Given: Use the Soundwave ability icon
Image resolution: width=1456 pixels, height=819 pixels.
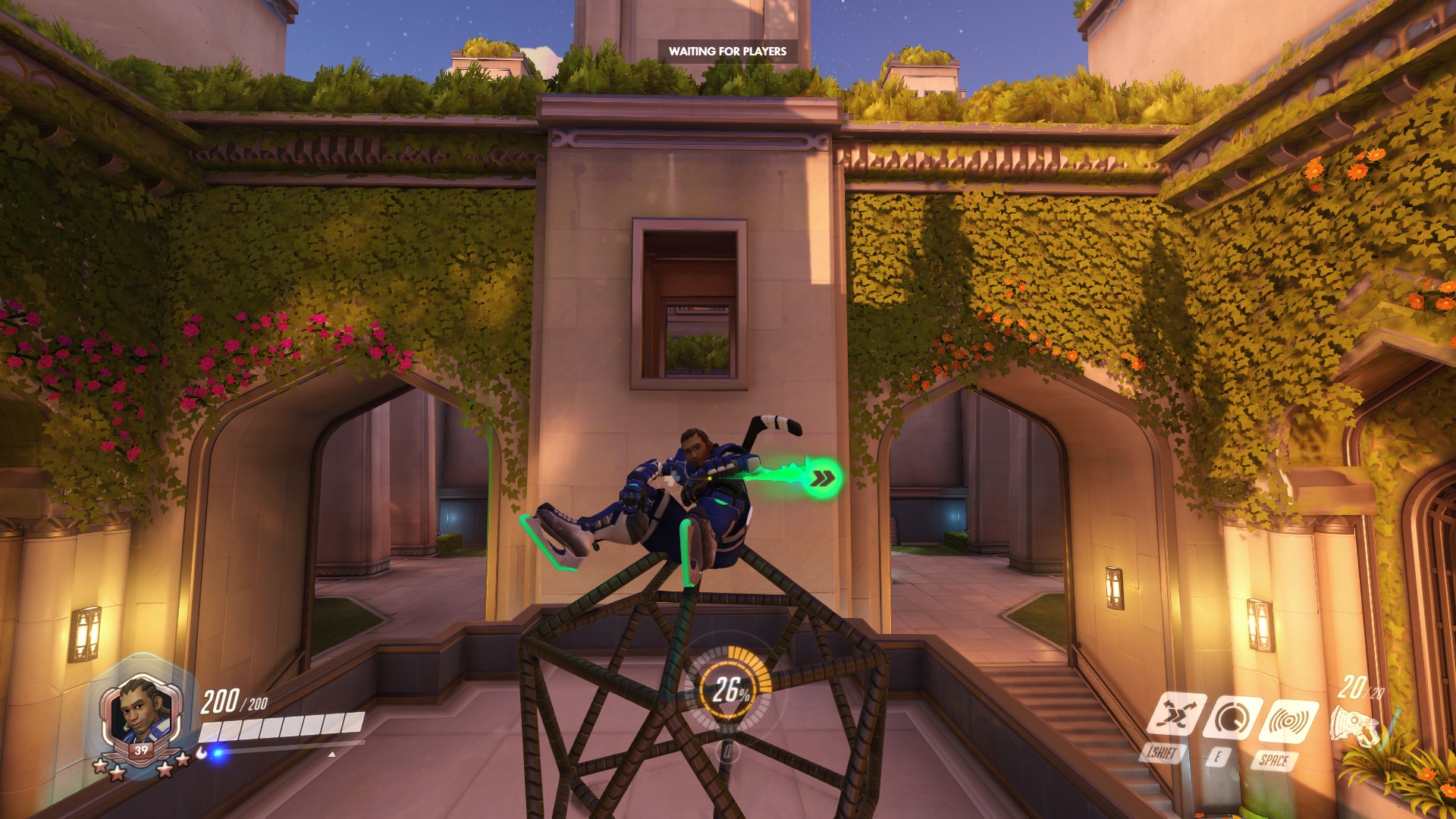Looking at the screenshot, I should [x=1288, y=720].
